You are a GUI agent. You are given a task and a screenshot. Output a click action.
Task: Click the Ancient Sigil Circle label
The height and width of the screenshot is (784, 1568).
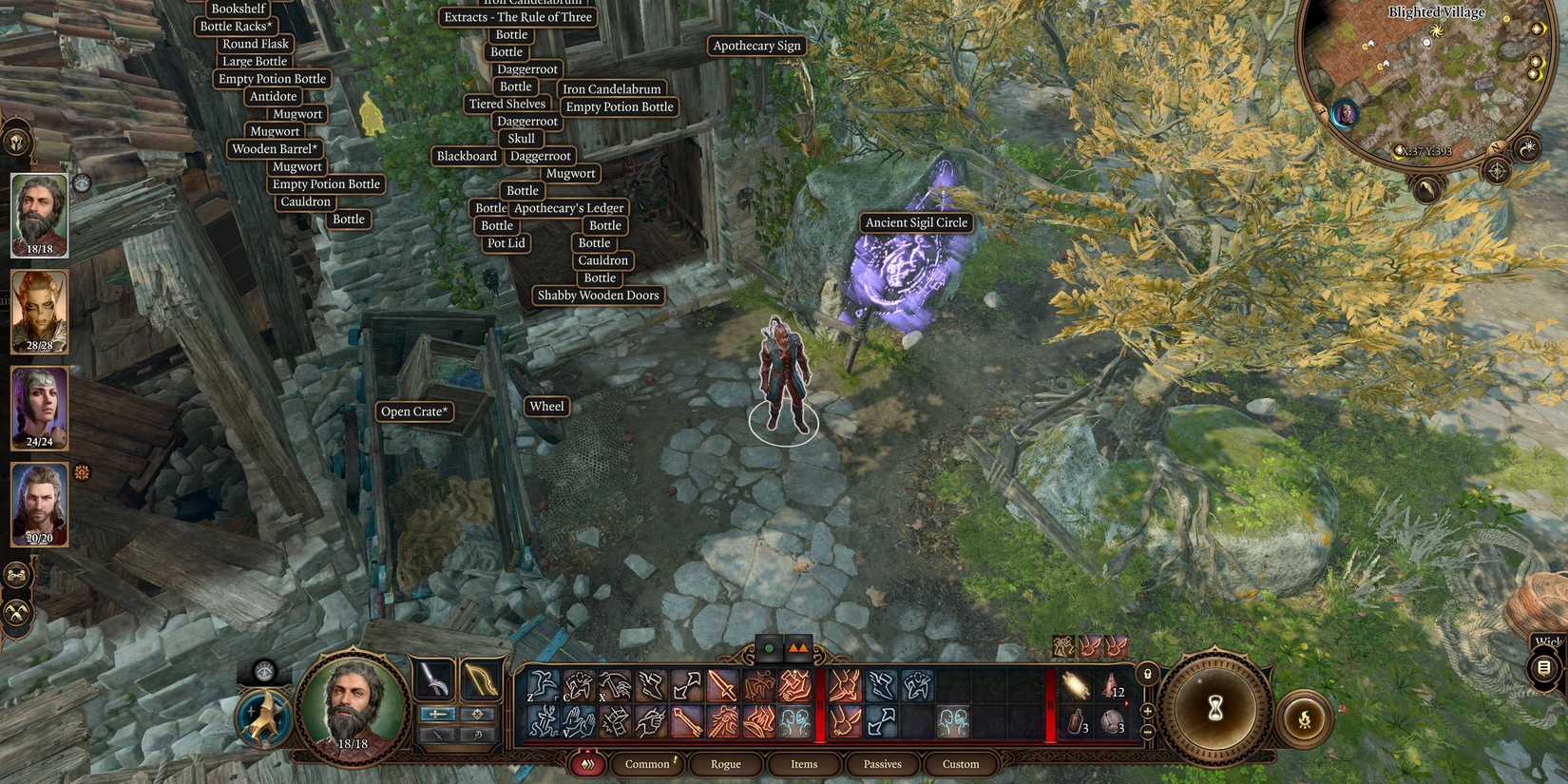coord(915,222)
